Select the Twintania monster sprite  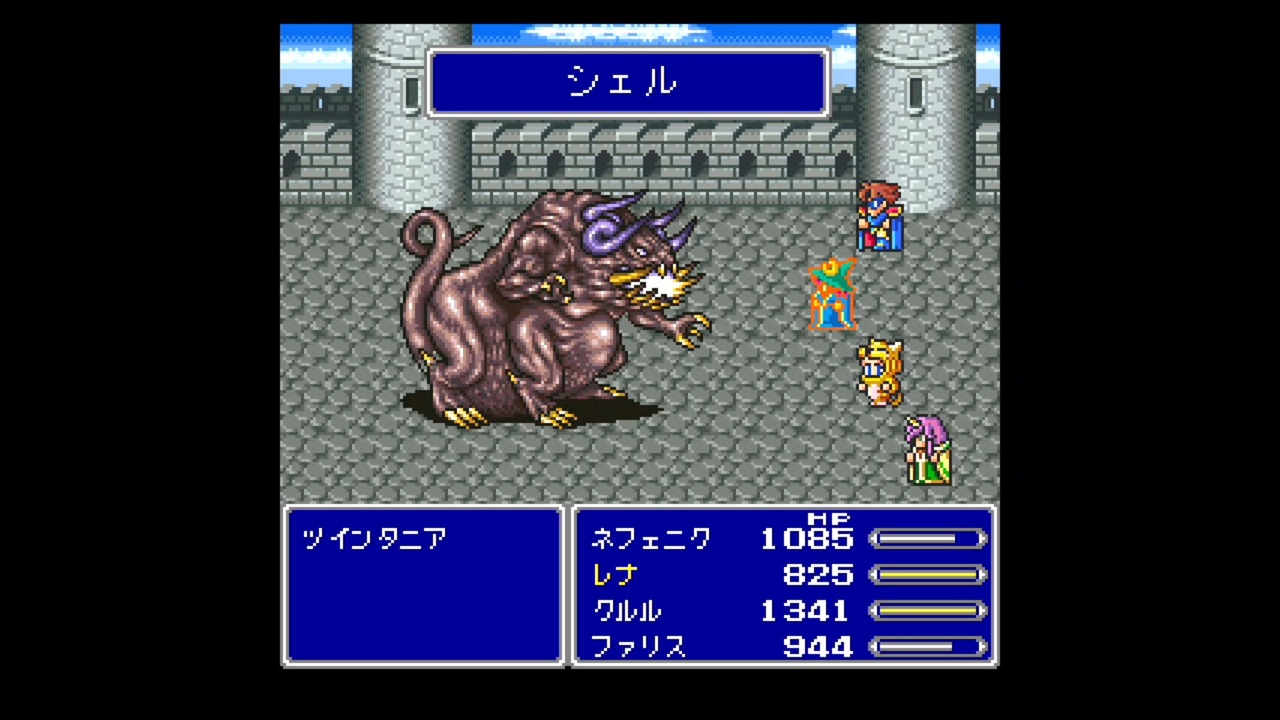540,310
